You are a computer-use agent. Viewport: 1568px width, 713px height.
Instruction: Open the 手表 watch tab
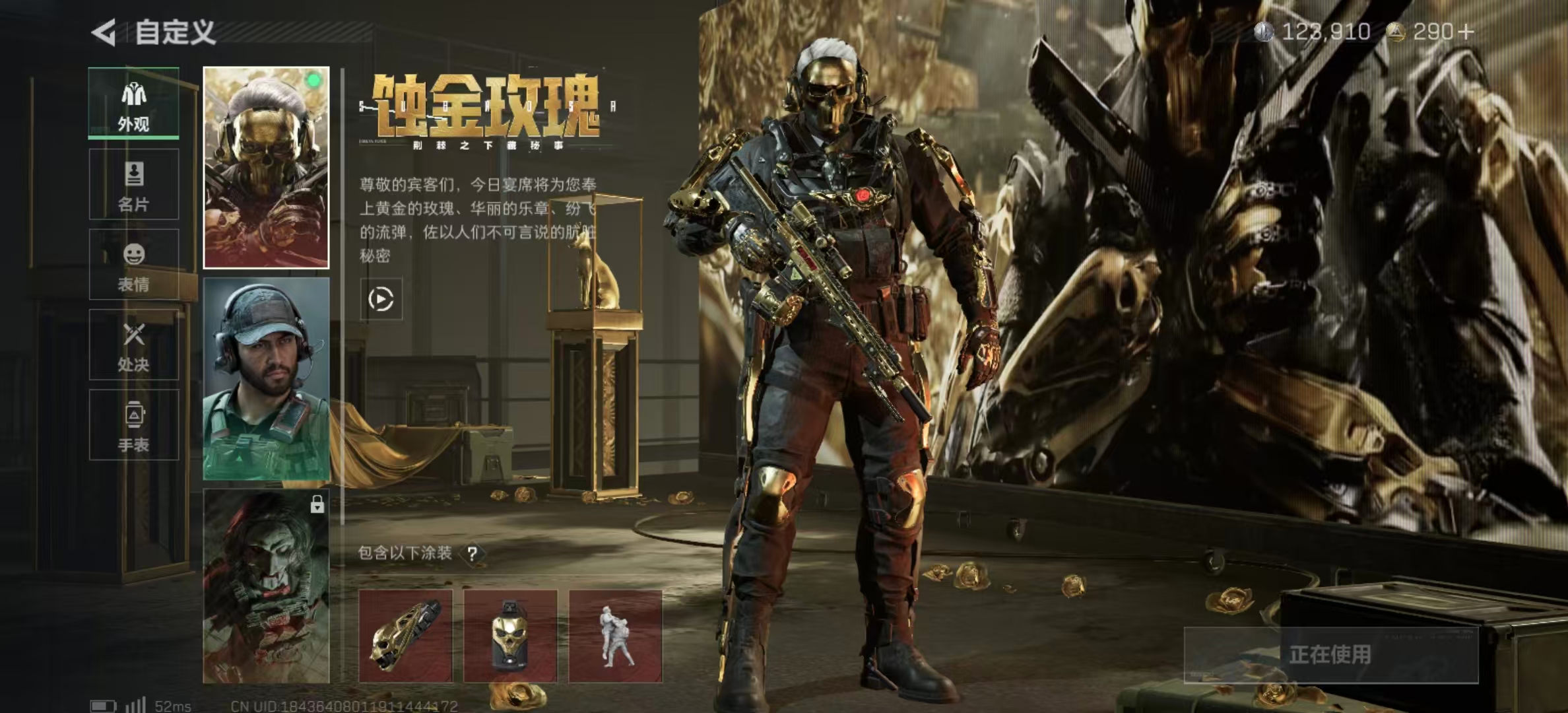[134, 425]
